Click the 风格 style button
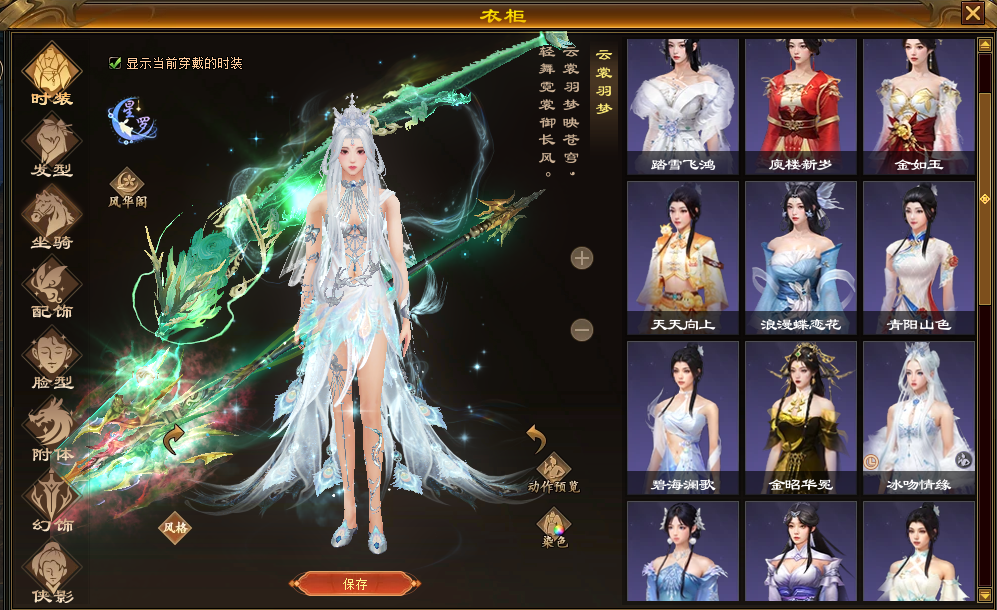The image size is (997, 610). pyautogui.click(x=175, y=525)
